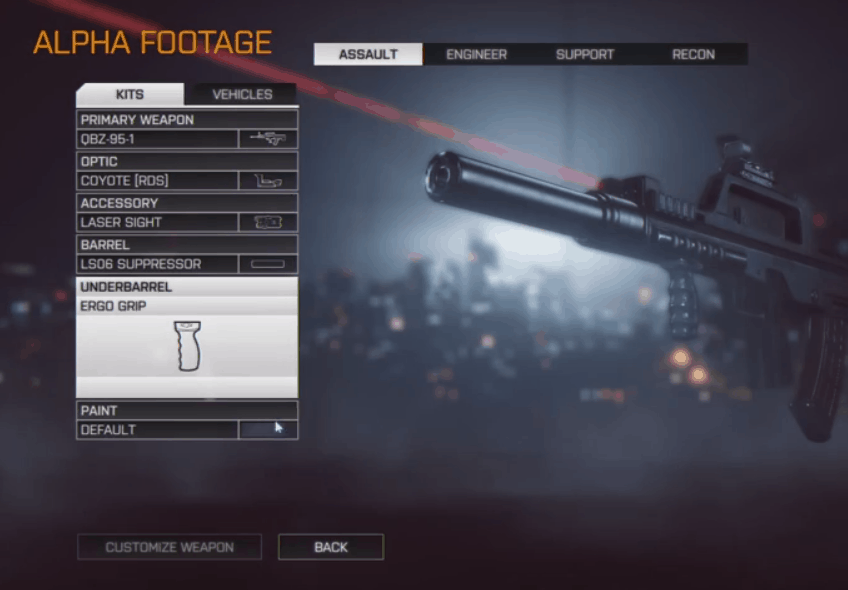
Task: Select the Engineer class tab
Action: 476,55
